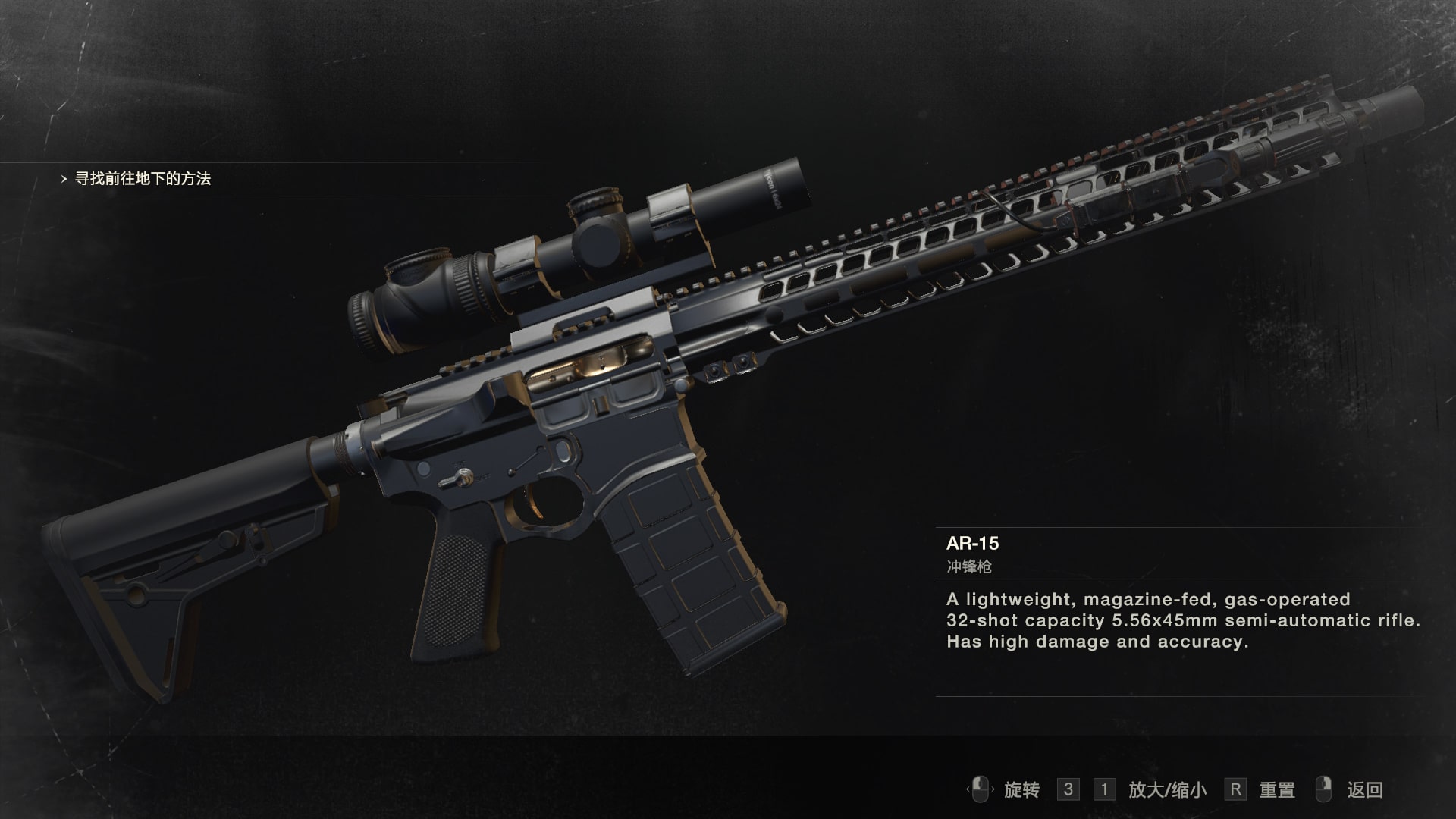Select the AR-15 weapon title
Screen dimensions: 1456x819
tap(973, 543)
